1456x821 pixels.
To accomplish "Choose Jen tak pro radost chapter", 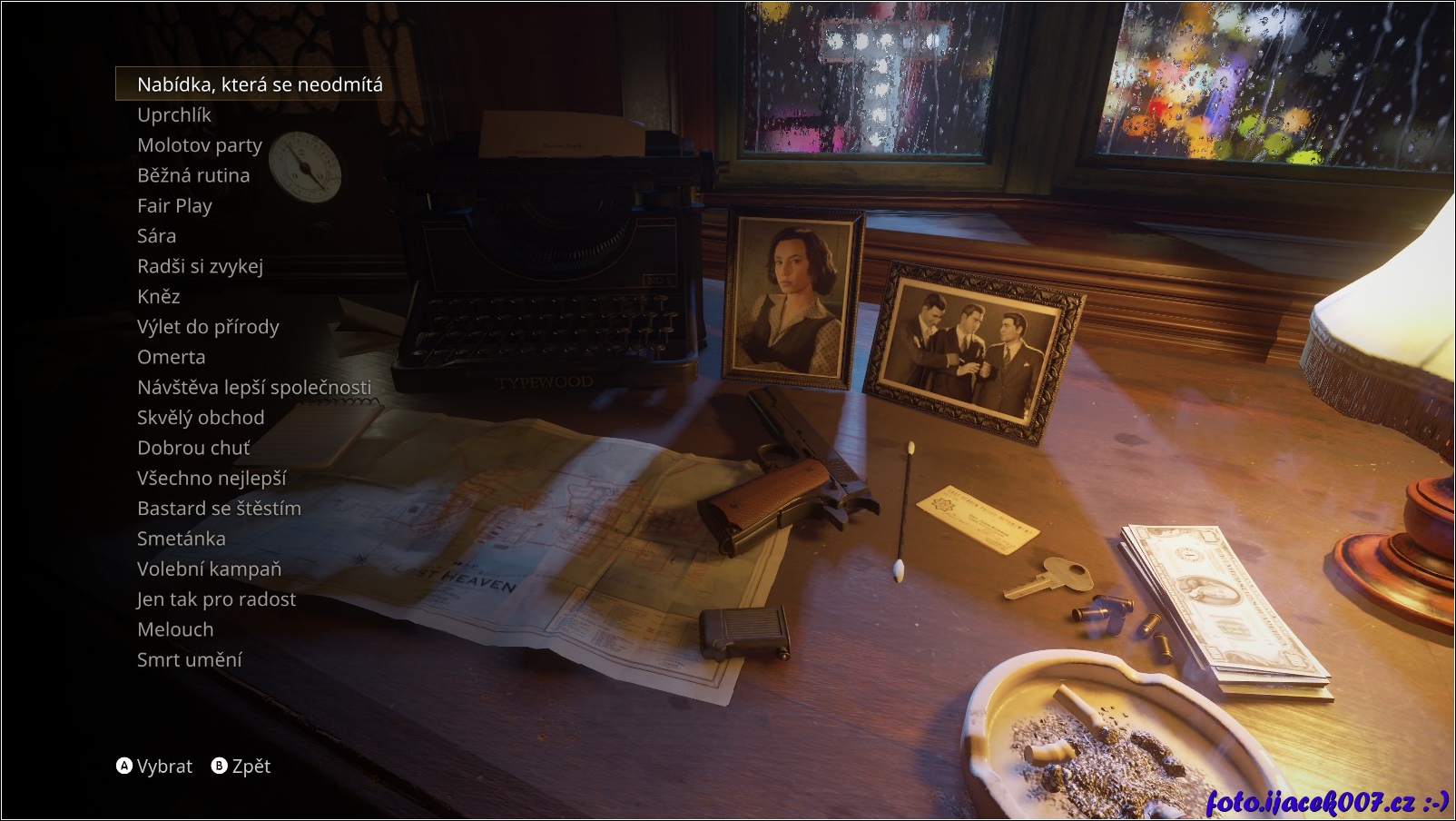I will click(216, 599).
